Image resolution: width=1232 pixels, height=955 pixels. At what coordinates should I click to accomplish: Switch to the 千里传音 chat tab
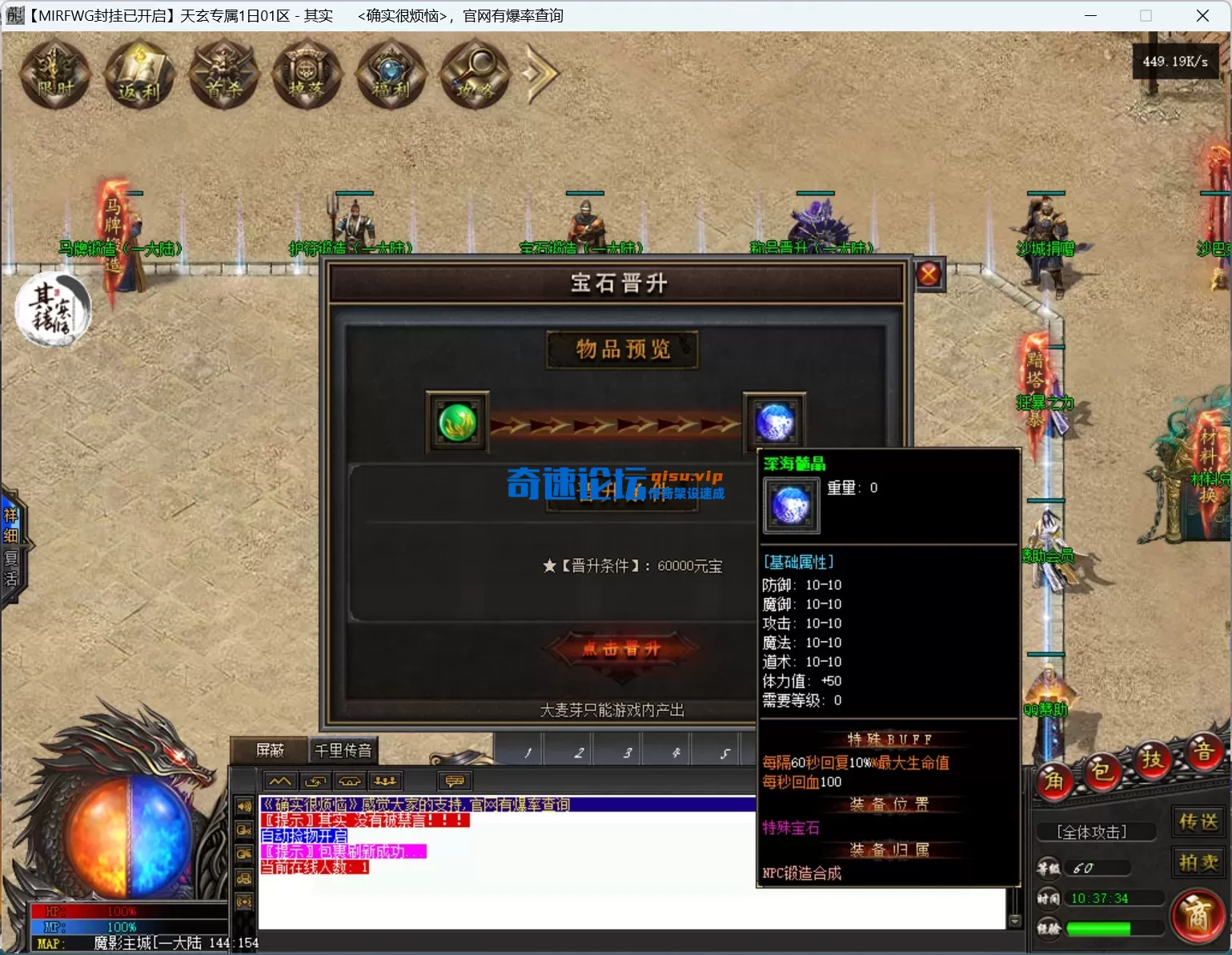(343, 749)
